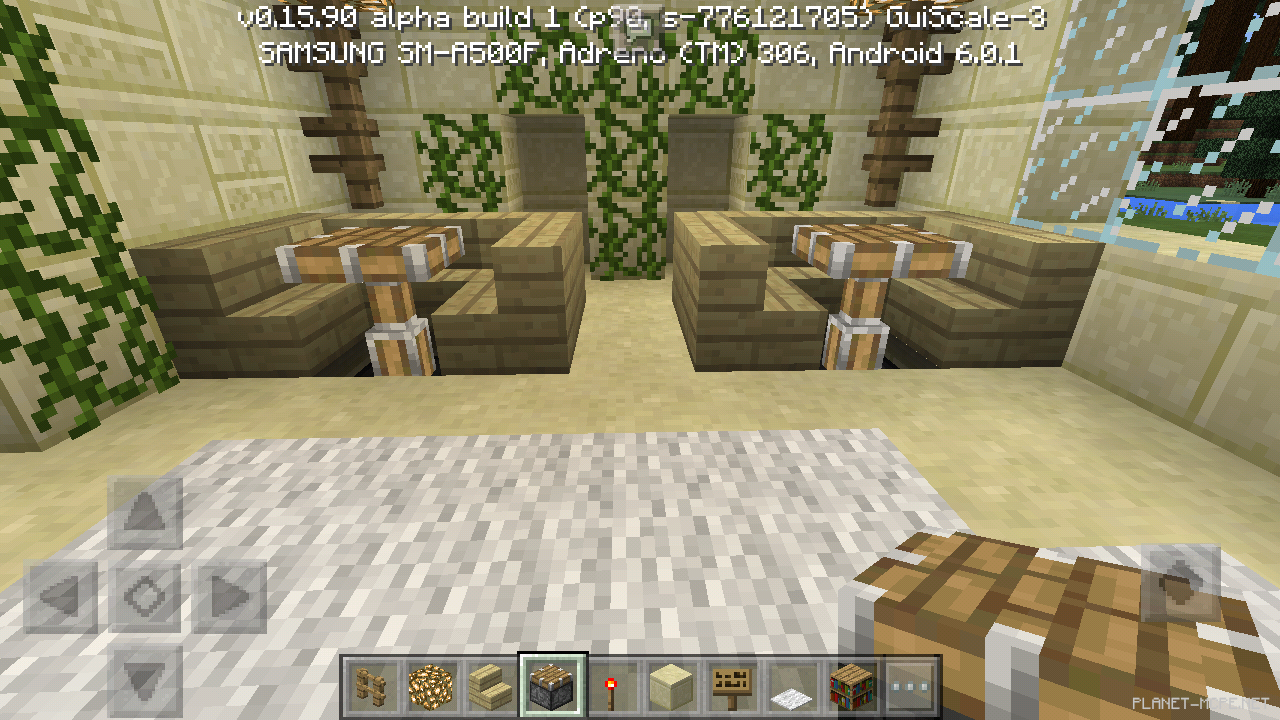Open inventory with the three-dots button
The image size is (1280, 720).
[912, 687]
